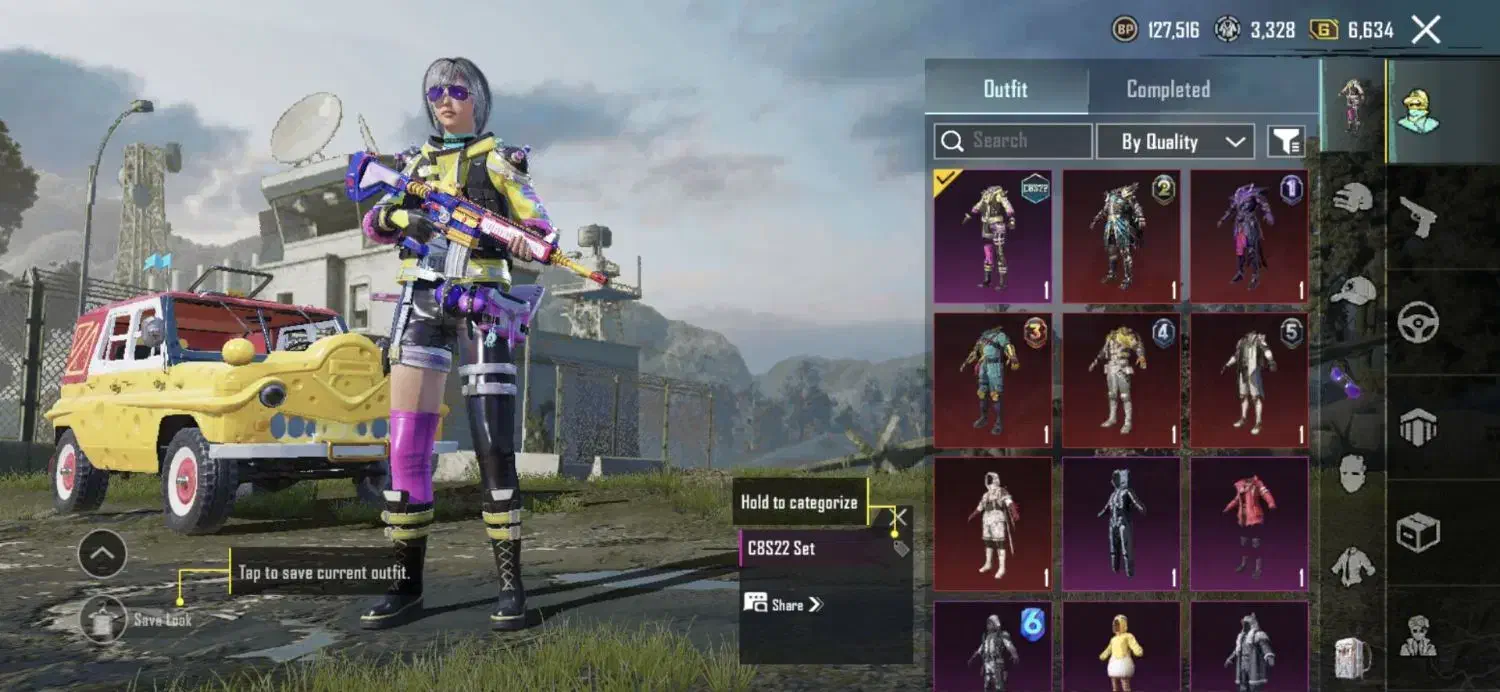Choose the outfit marked with badge 2
The image size is (1500, 692).
point(1121,237)
